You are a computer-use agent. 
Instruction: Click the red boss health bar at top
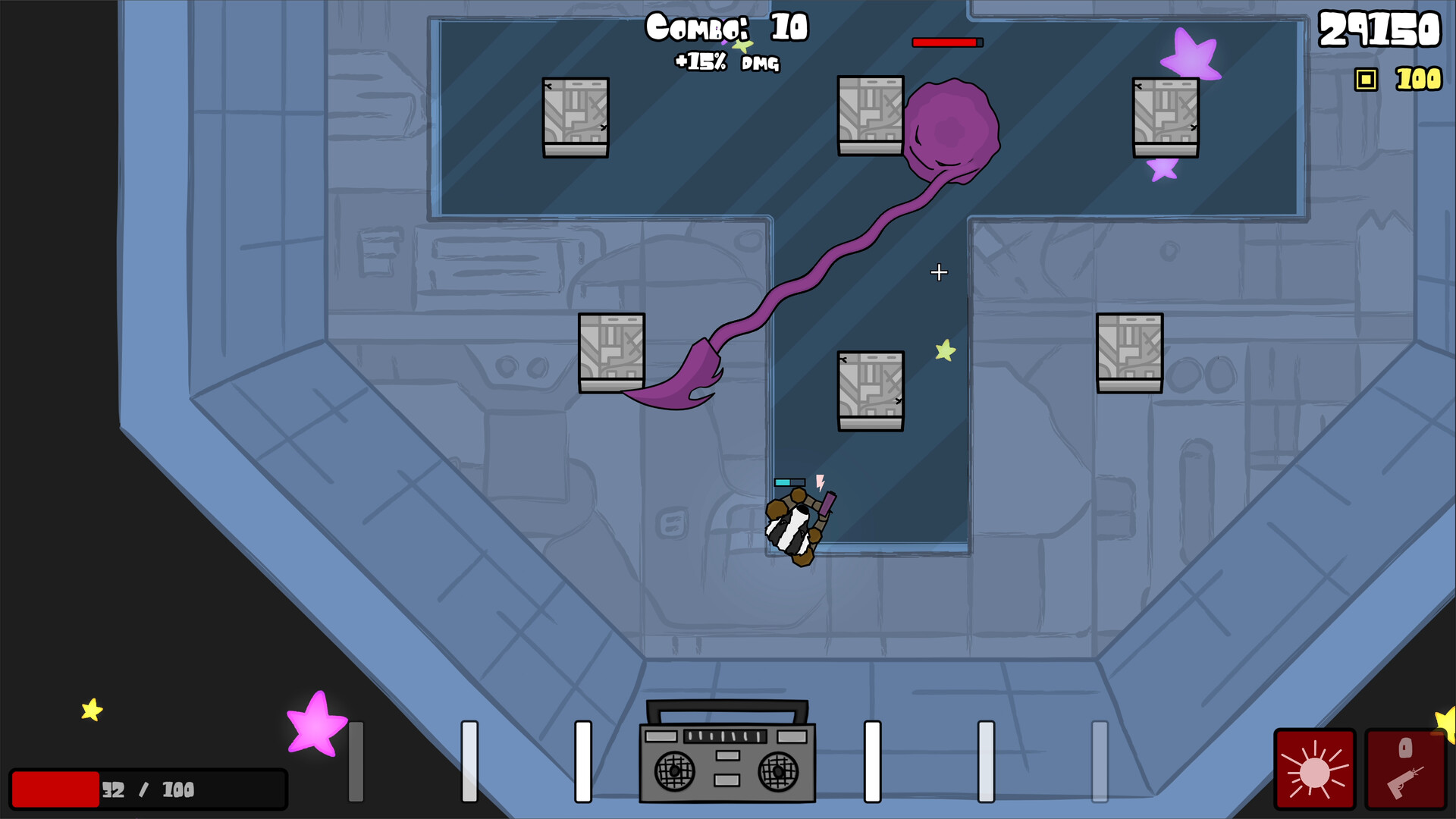(946, 42)
